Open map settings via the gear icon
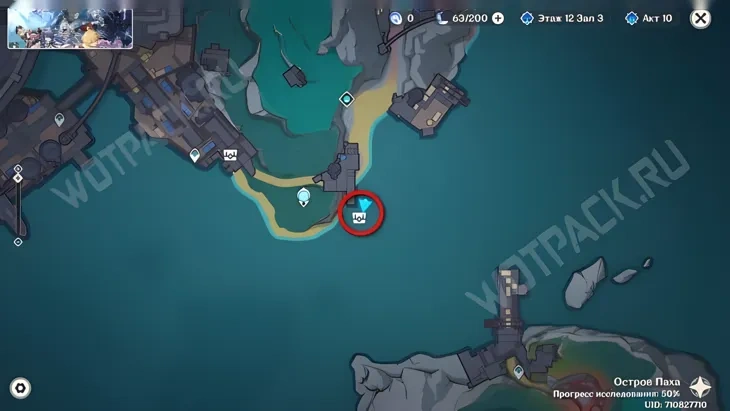The width and height of the screenshot is (730, 411). click(x=19, y=388)
